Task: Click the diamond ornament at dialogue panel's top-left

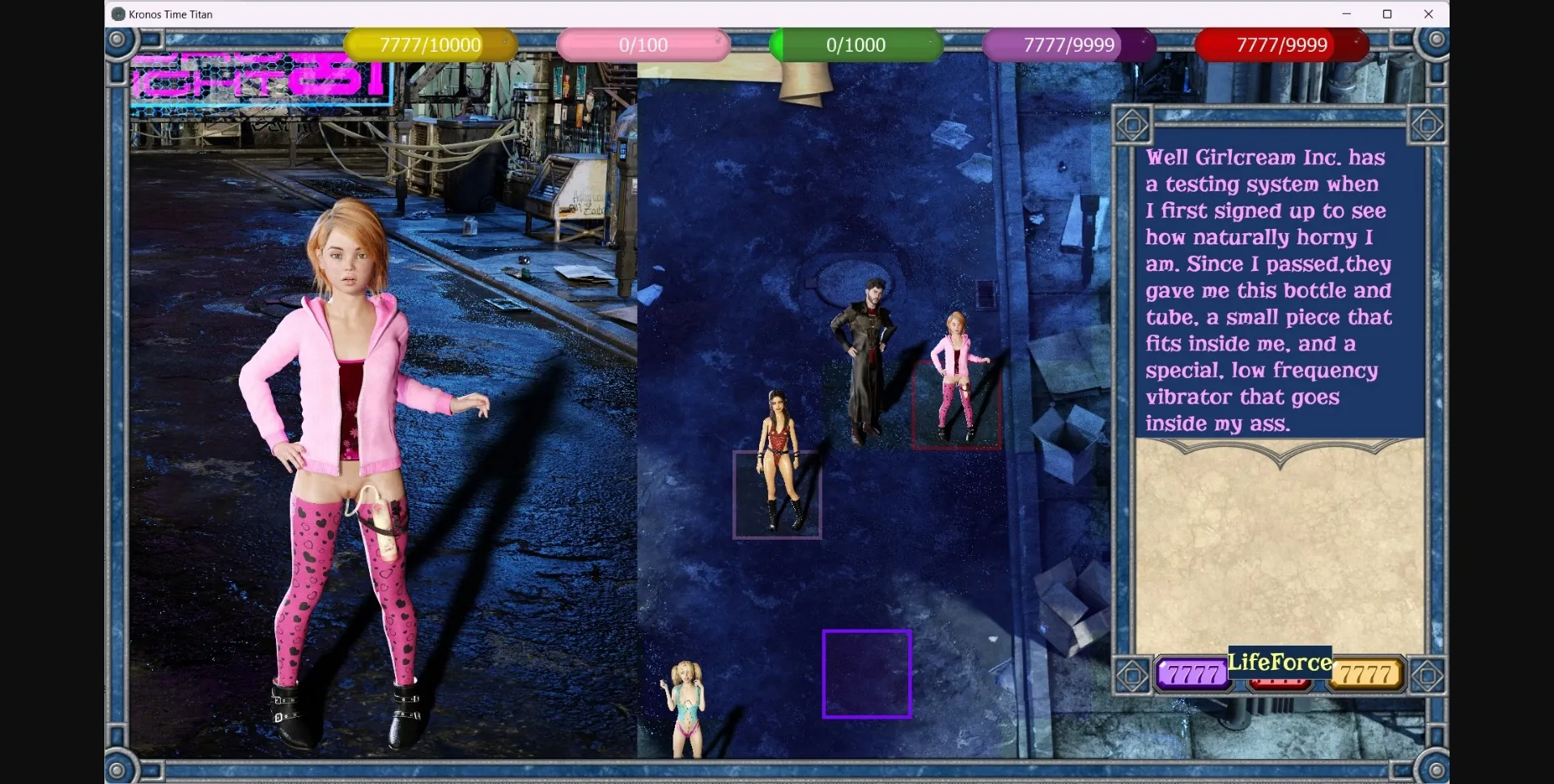Action: (1132, 125)
